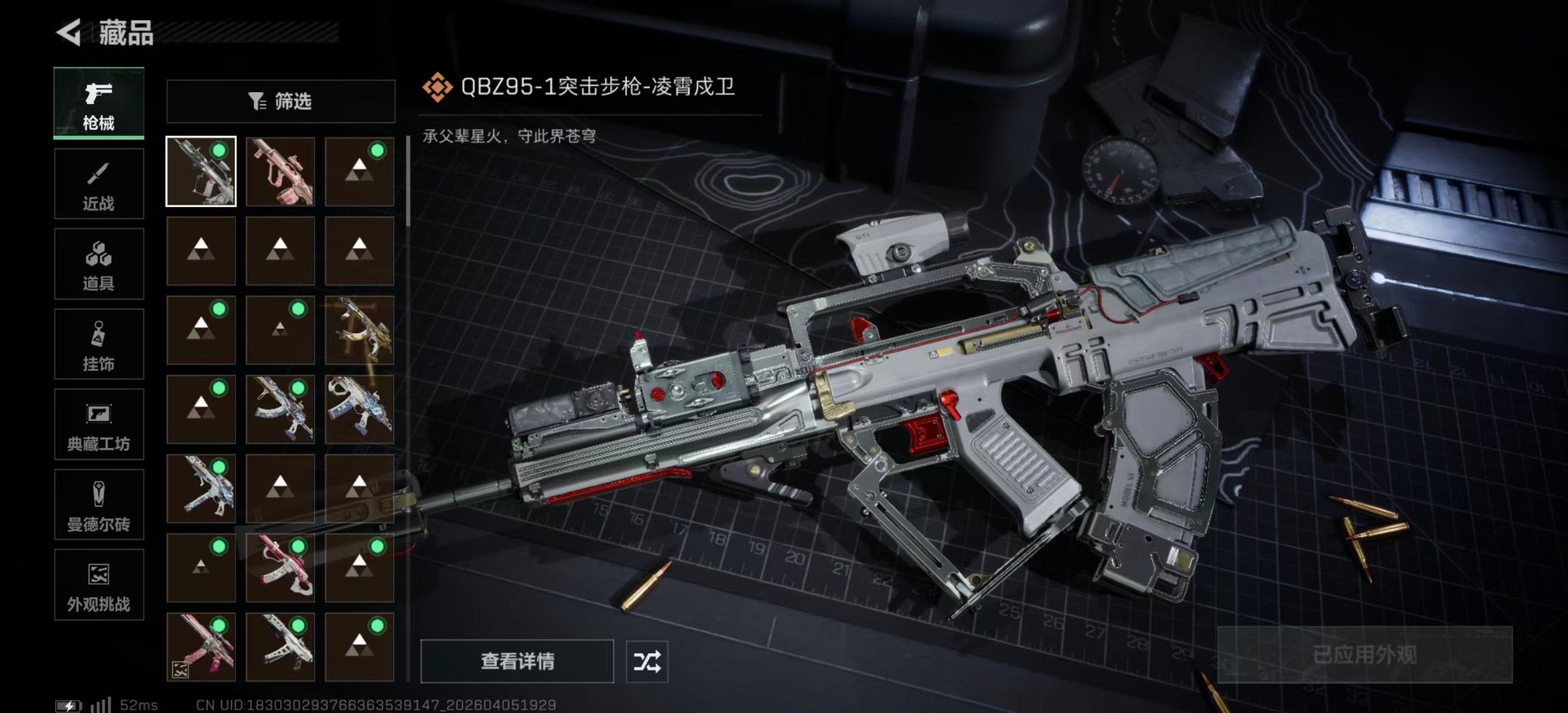This screenshot has width=1568, height=713.
Task: Open the 挂饰 charms category
Action: coord(99,344)
